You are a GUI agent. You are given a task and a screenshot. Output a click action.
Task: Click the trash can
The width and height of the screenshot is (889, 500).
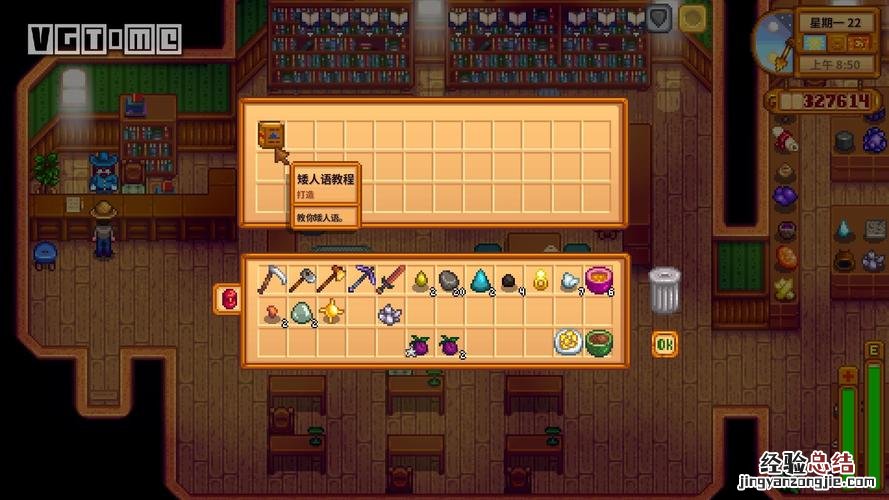pos(664,290)
